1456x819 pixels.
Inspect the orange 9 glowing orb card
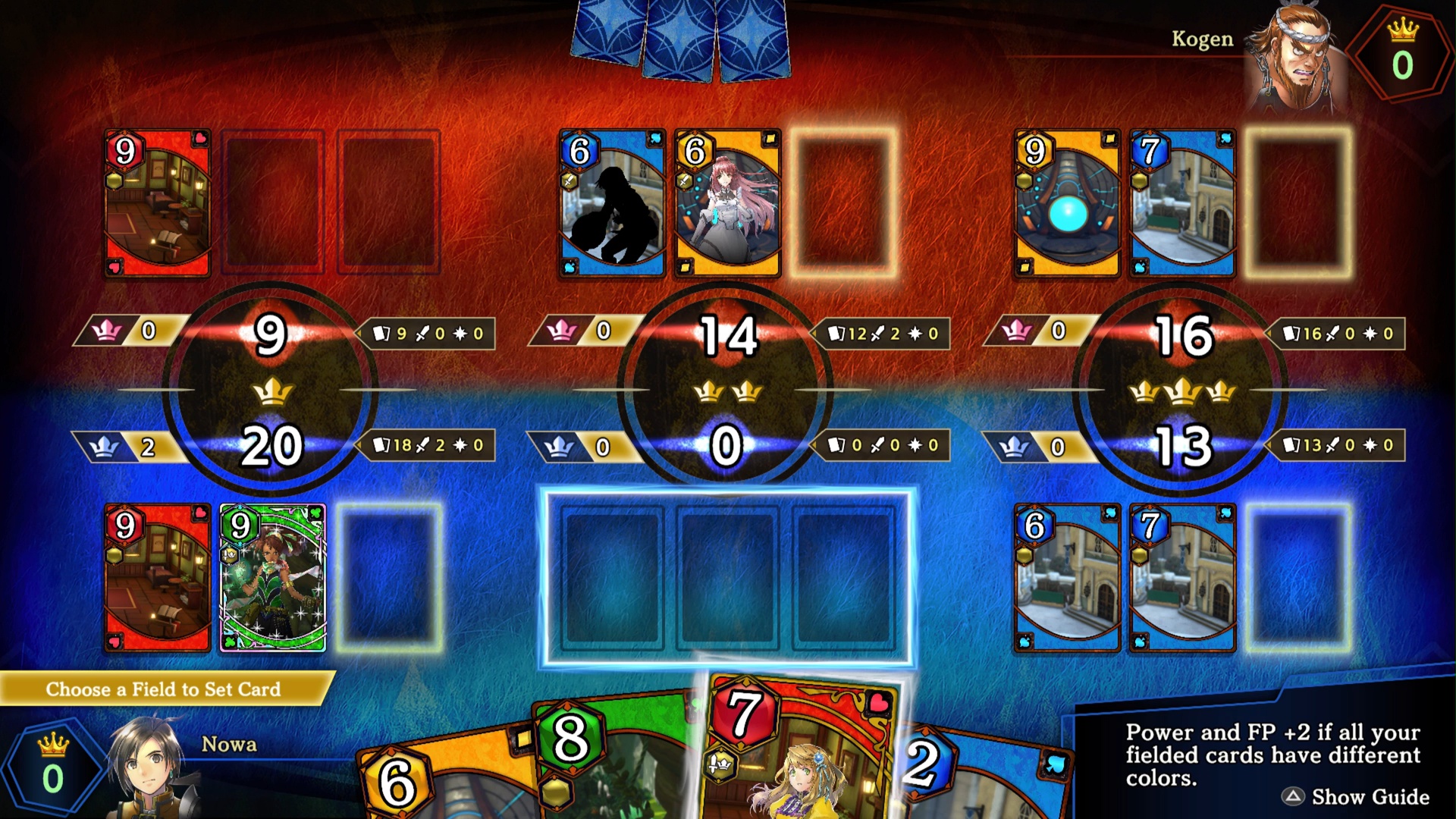click(1066, 202)
